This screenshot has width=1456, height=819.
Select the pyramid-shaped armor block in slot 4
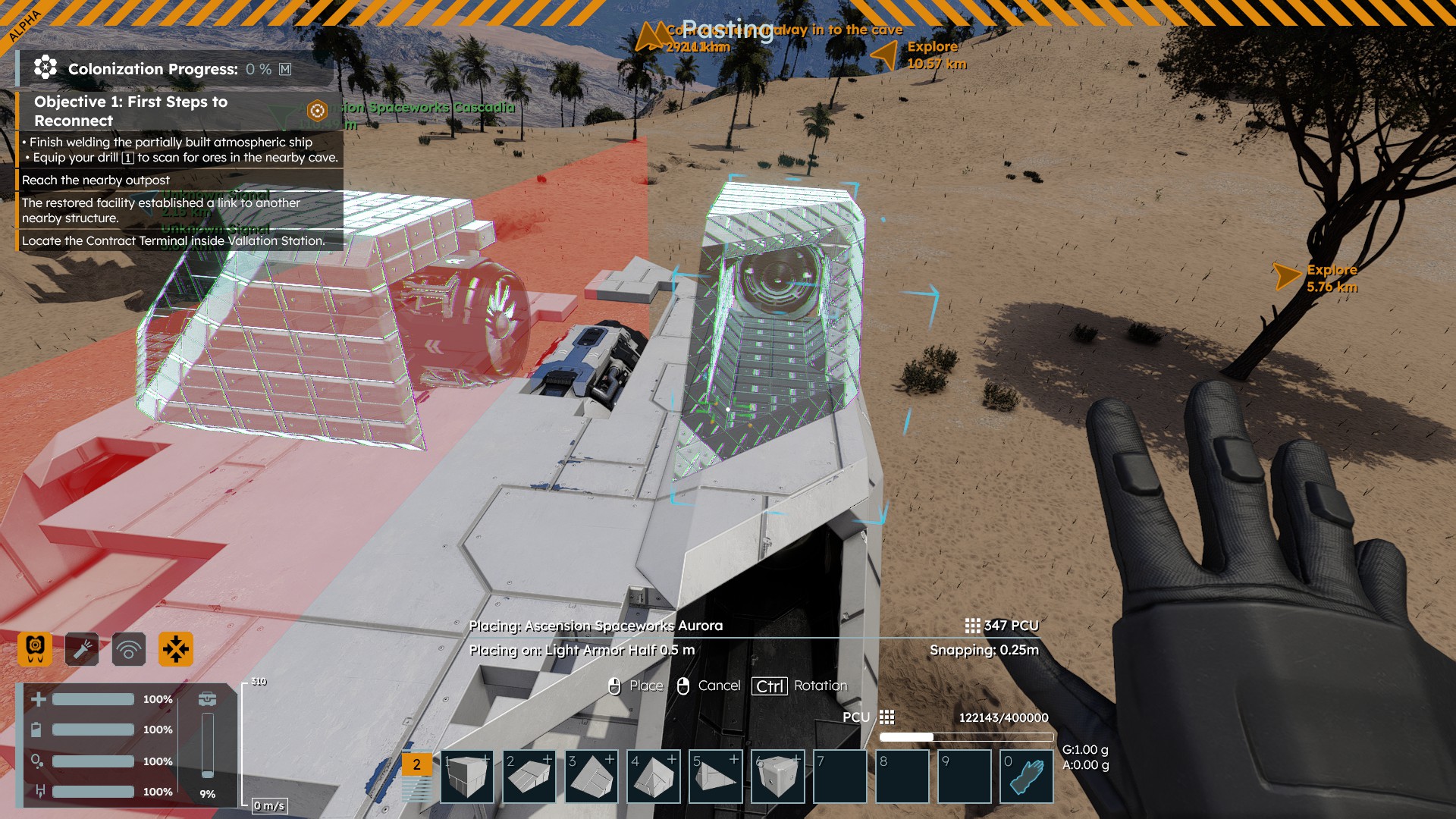654,777
